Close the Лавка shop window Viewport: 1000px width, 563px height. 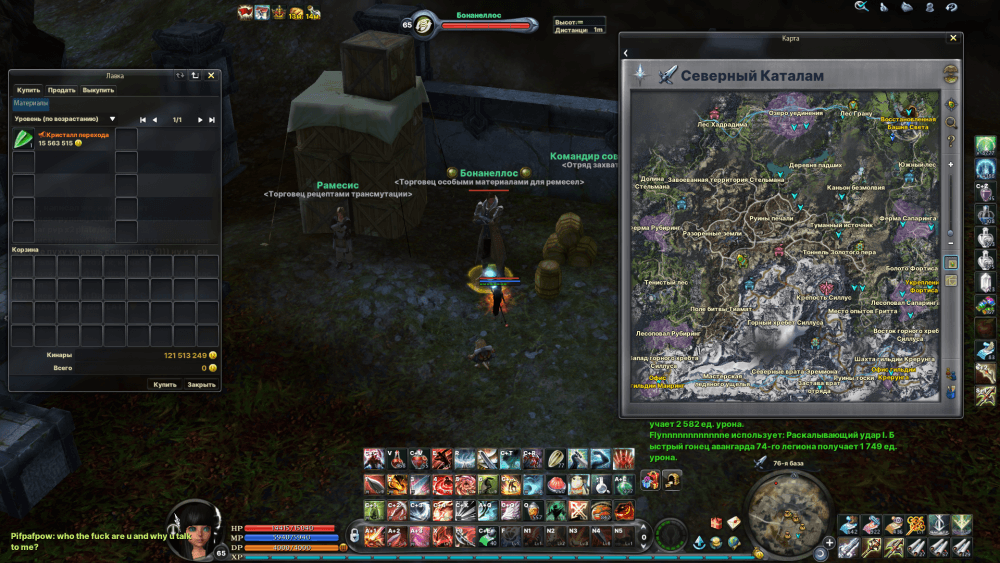[x=211, y=75]
